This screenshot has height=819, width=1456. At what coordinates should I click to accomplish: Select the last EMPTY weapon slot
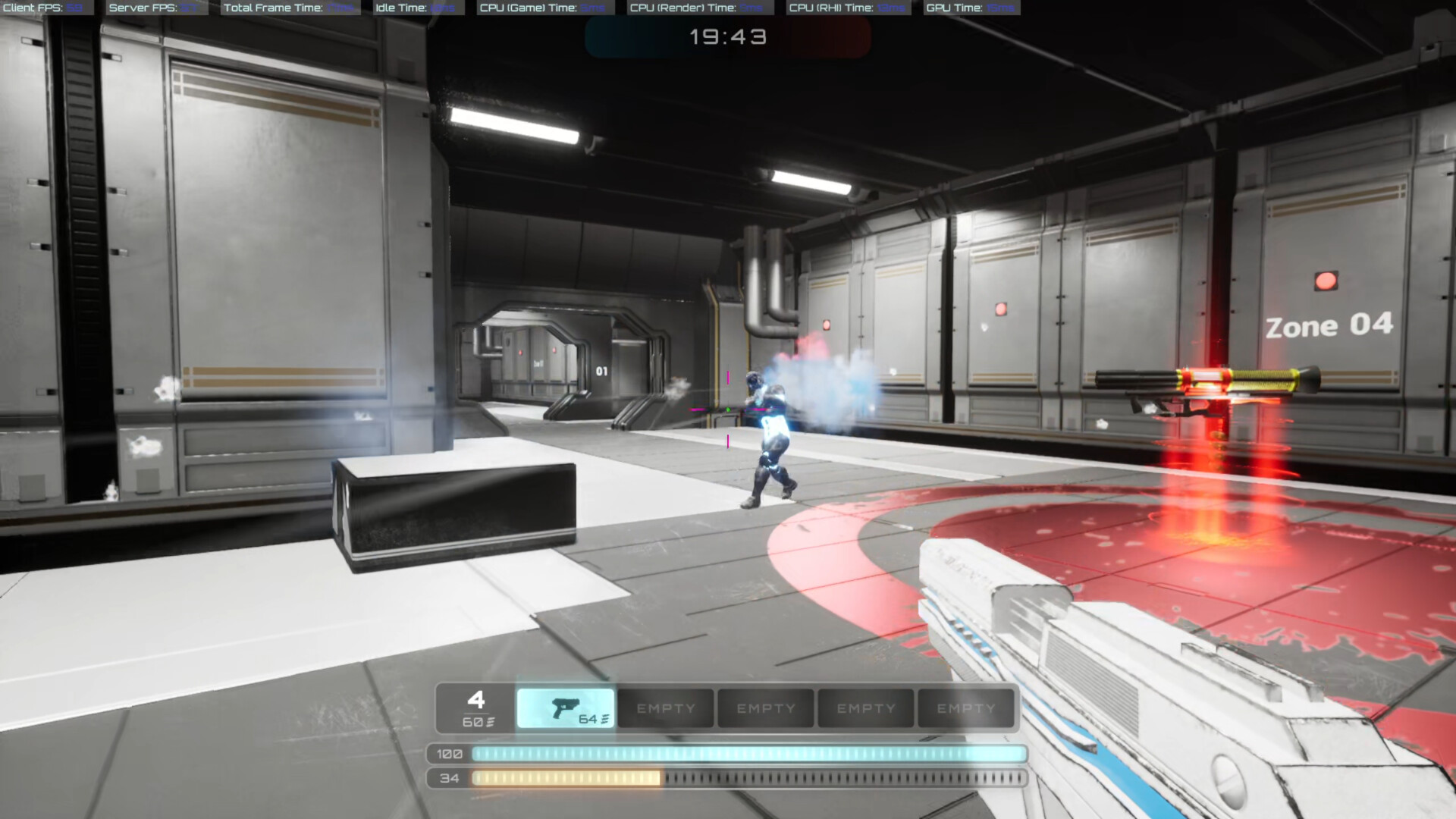tap(965, 708)
